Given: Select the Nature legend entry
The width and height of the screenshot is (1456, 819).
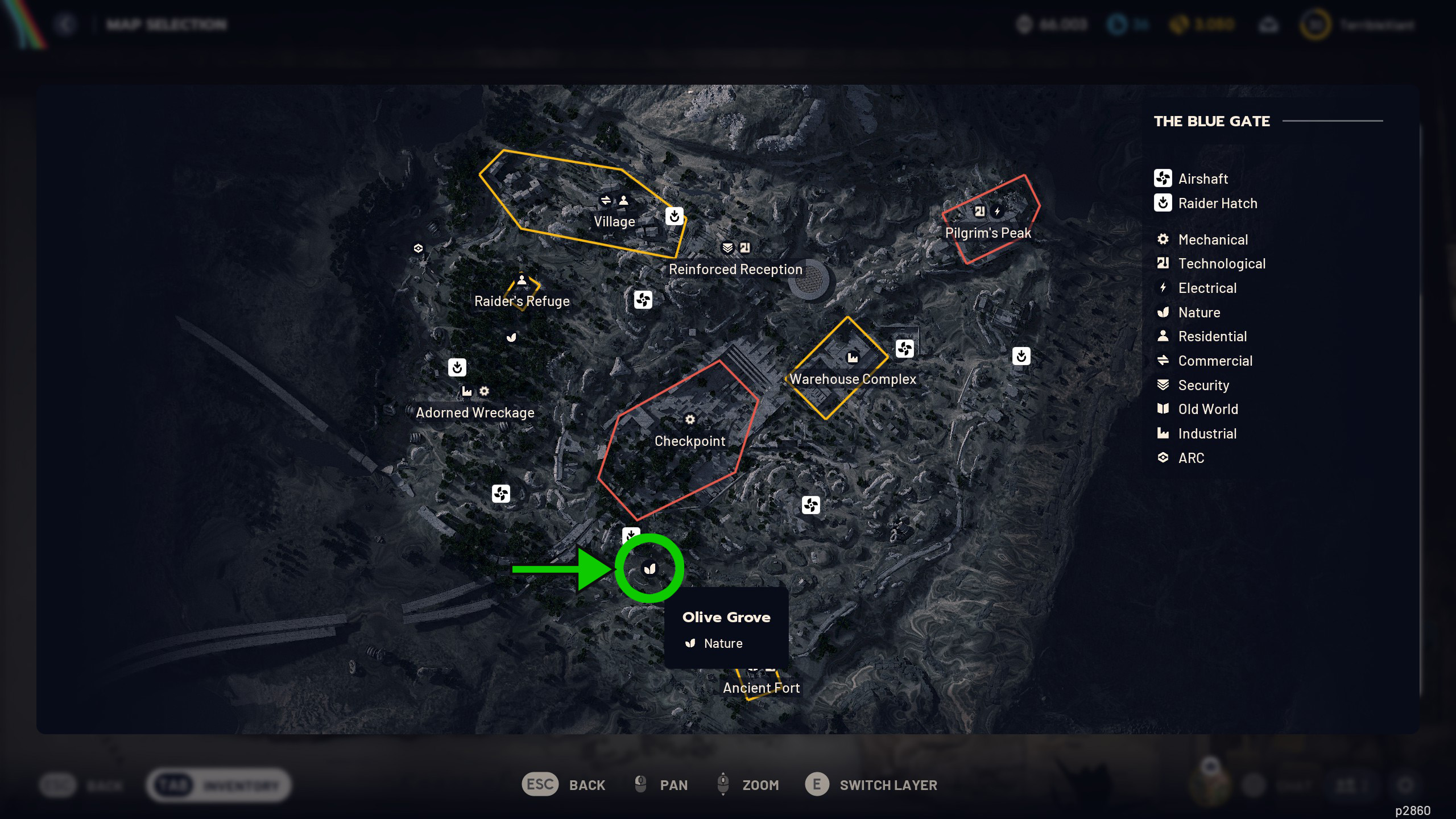Looking at the screenshot, I should pyautogui.click(x=1199, y=312).
